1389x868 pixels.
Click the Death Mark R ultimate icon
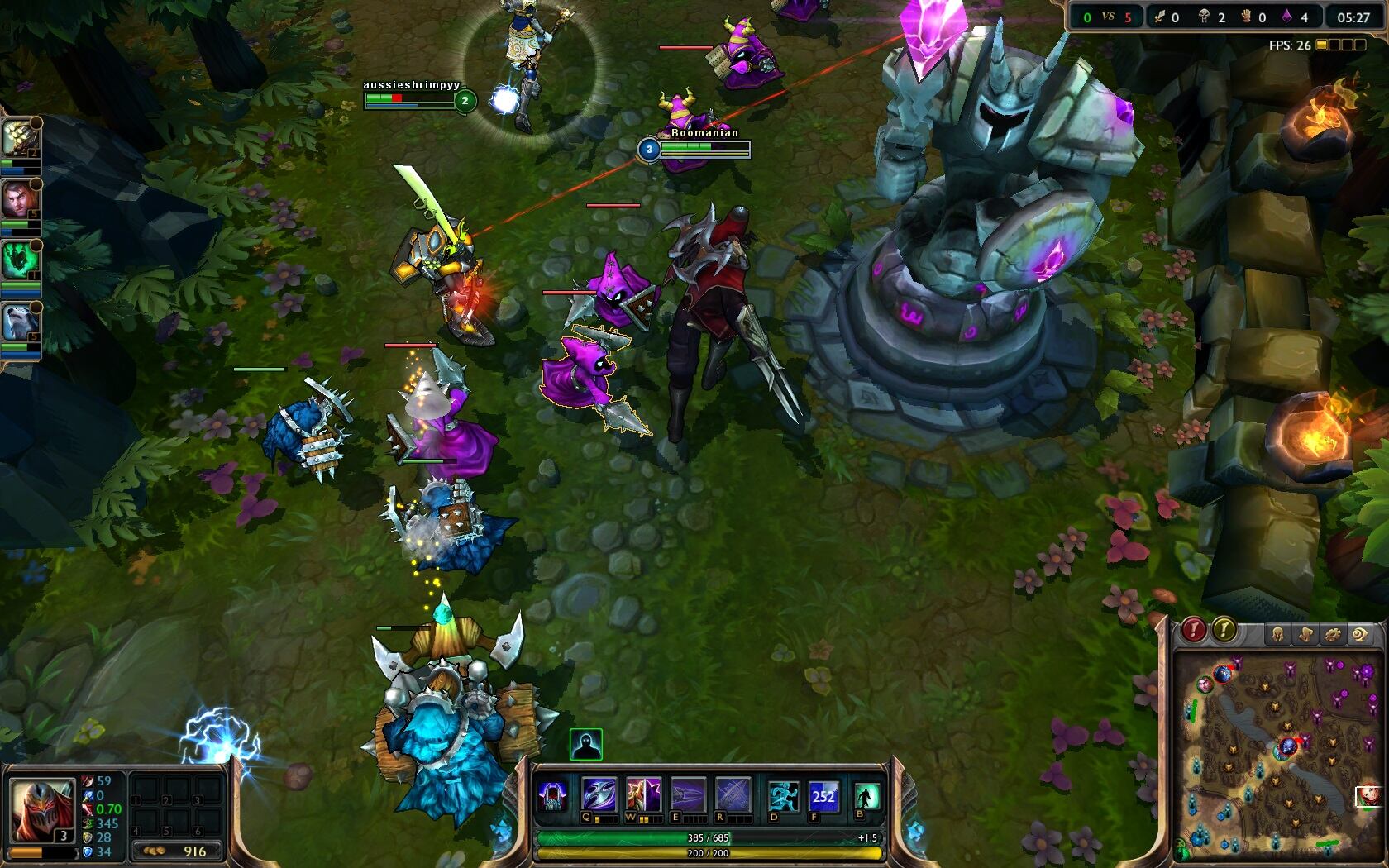click(733, 796)
